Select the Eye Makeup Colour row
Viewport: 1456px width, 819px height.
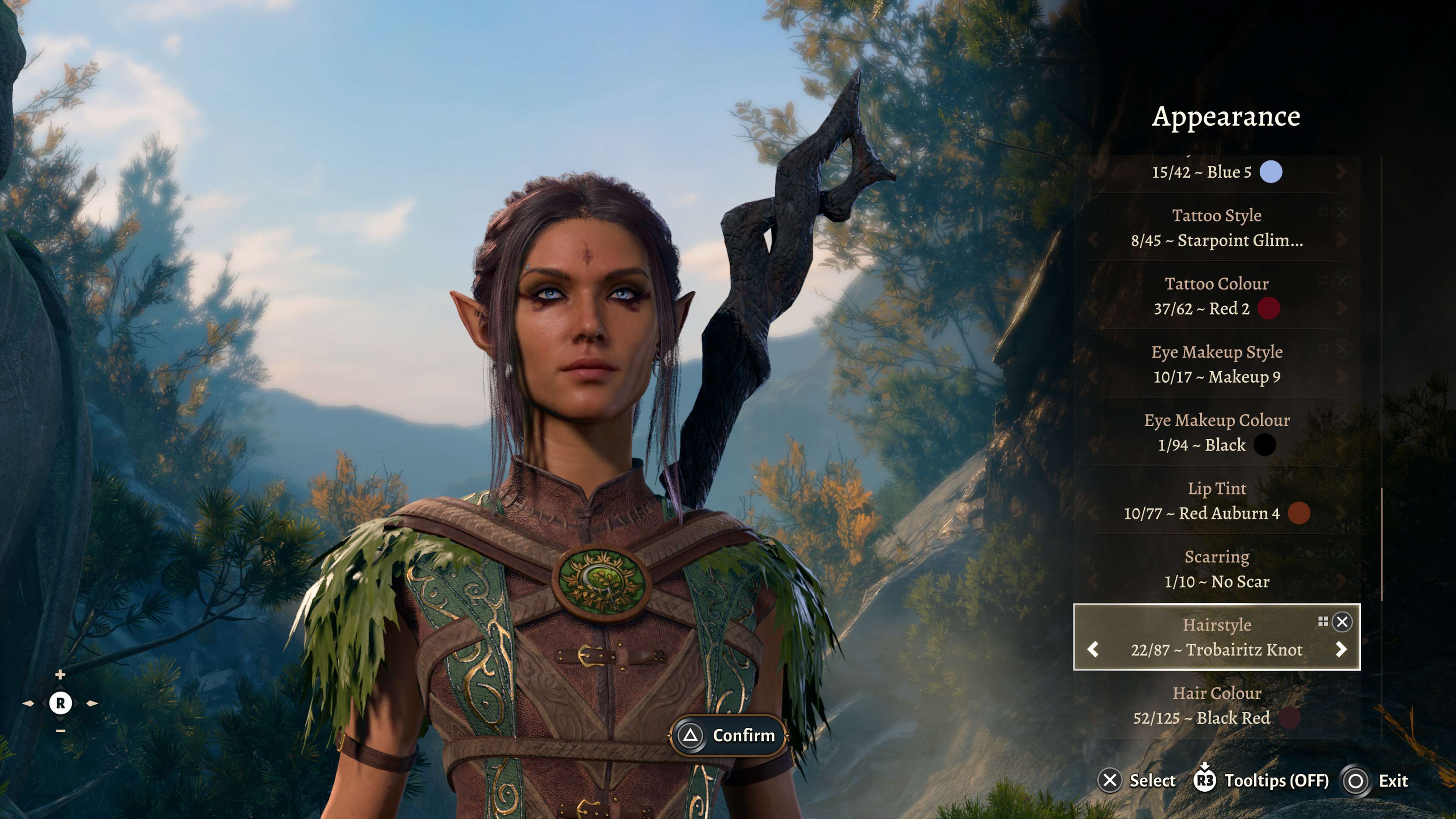1216,432
